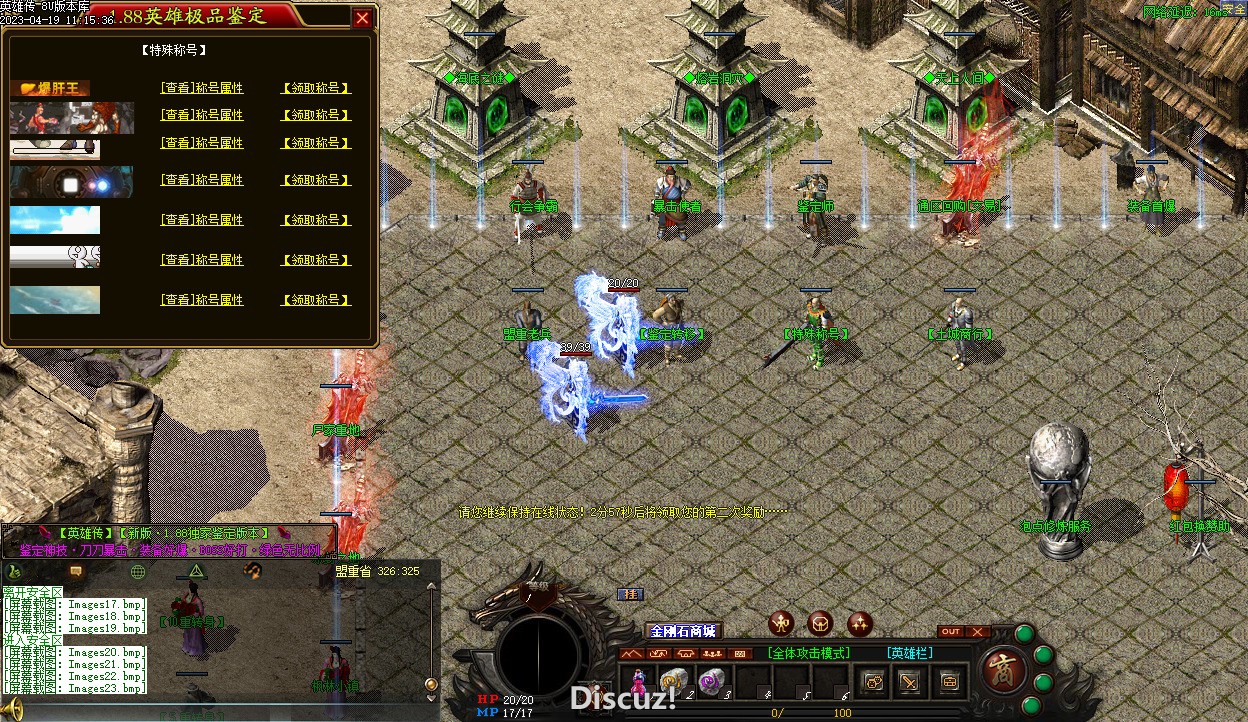Viewport: 1248px width, 722px height.
Task: Open the crossed-sword icon button
Action: tap(910, 682)
